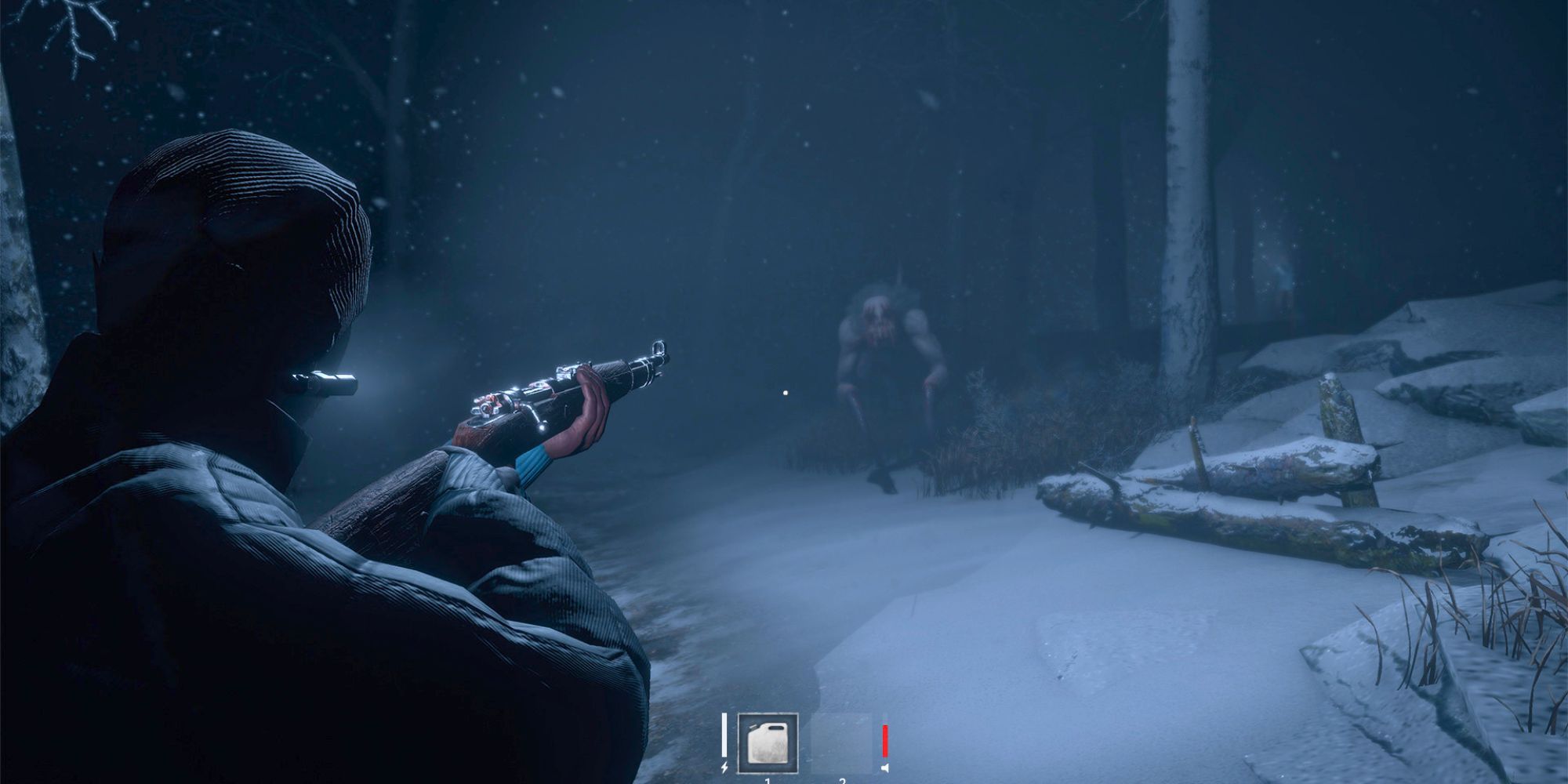Click the number 2 slot label
The image size is (1568, 784).
tap(841, 782)
